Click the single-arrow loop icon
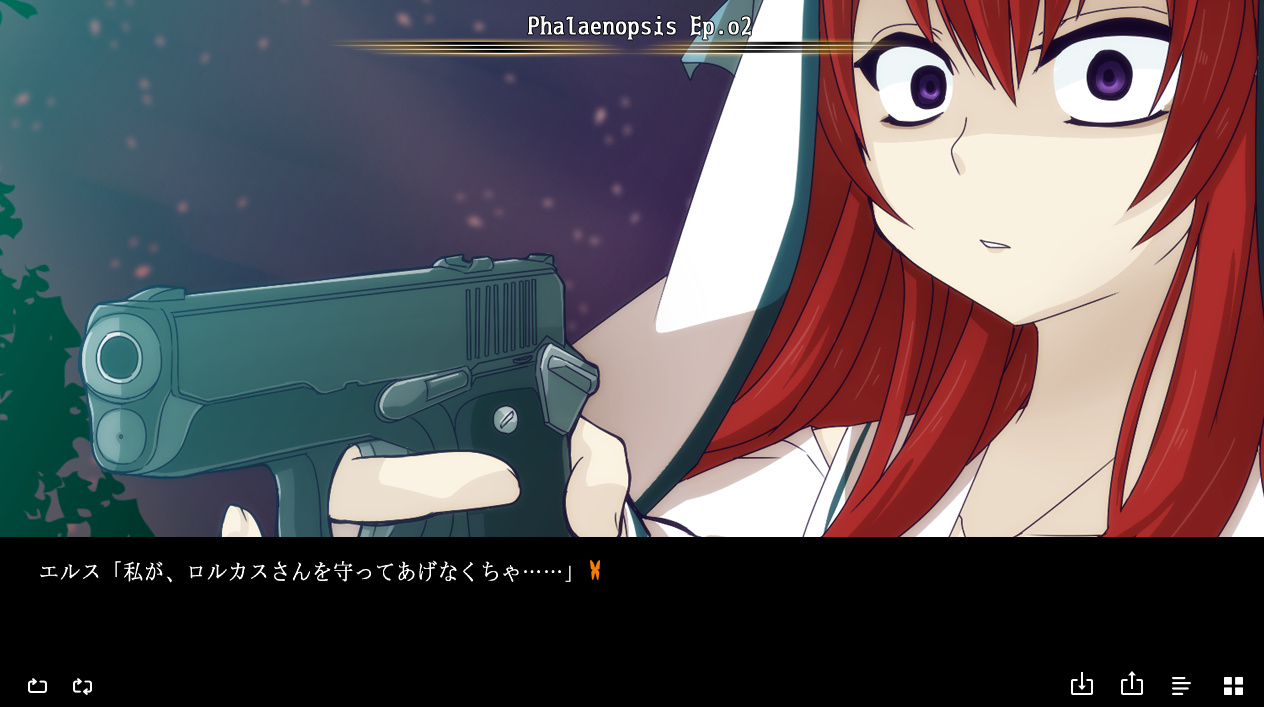Image resolution: width=1264 pixels, height=707 pixels. (37, 686)
